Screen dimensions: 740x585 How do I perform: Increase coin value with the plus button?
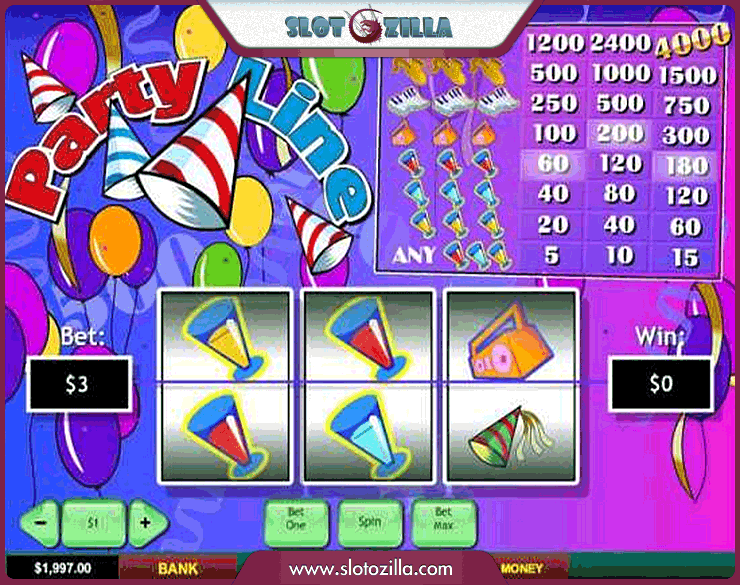(146, 522)
